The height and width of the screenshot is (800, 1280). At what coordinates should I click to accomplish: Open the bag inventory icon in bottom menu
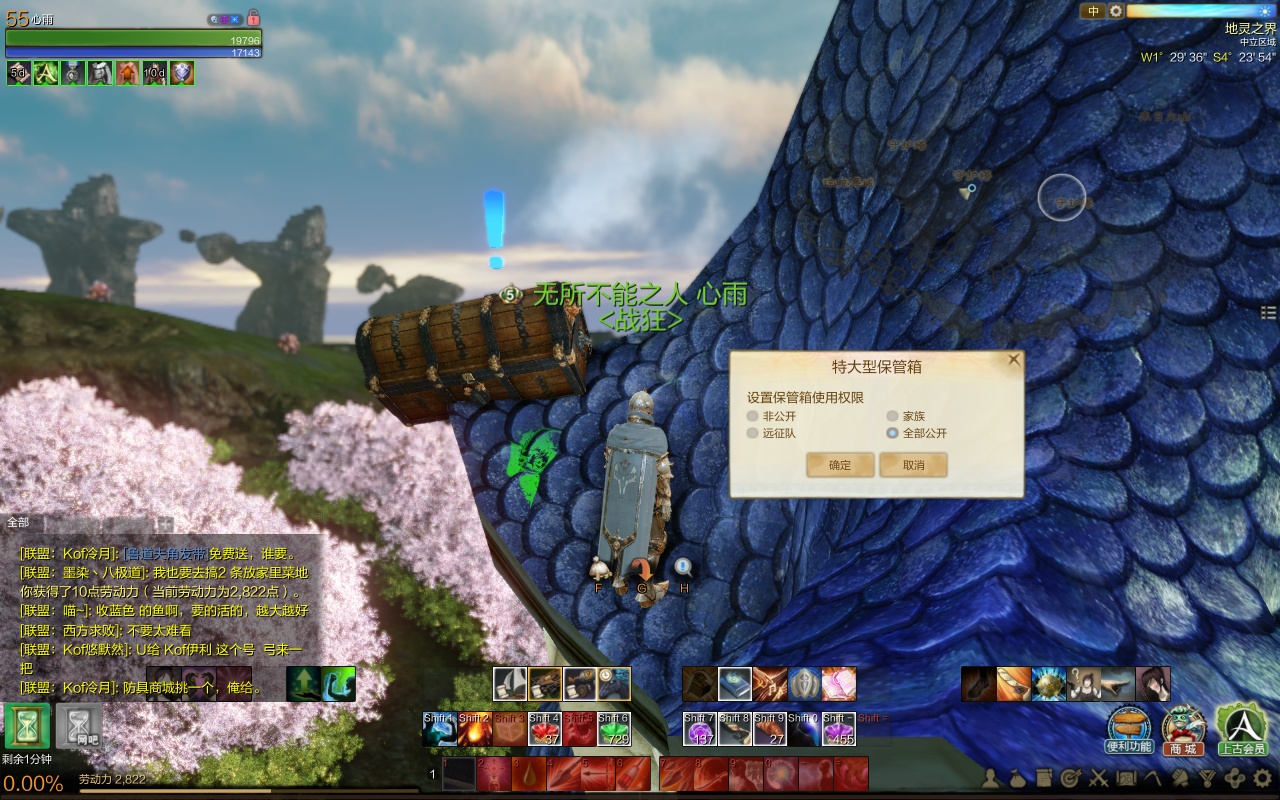tap(1017, 777)
